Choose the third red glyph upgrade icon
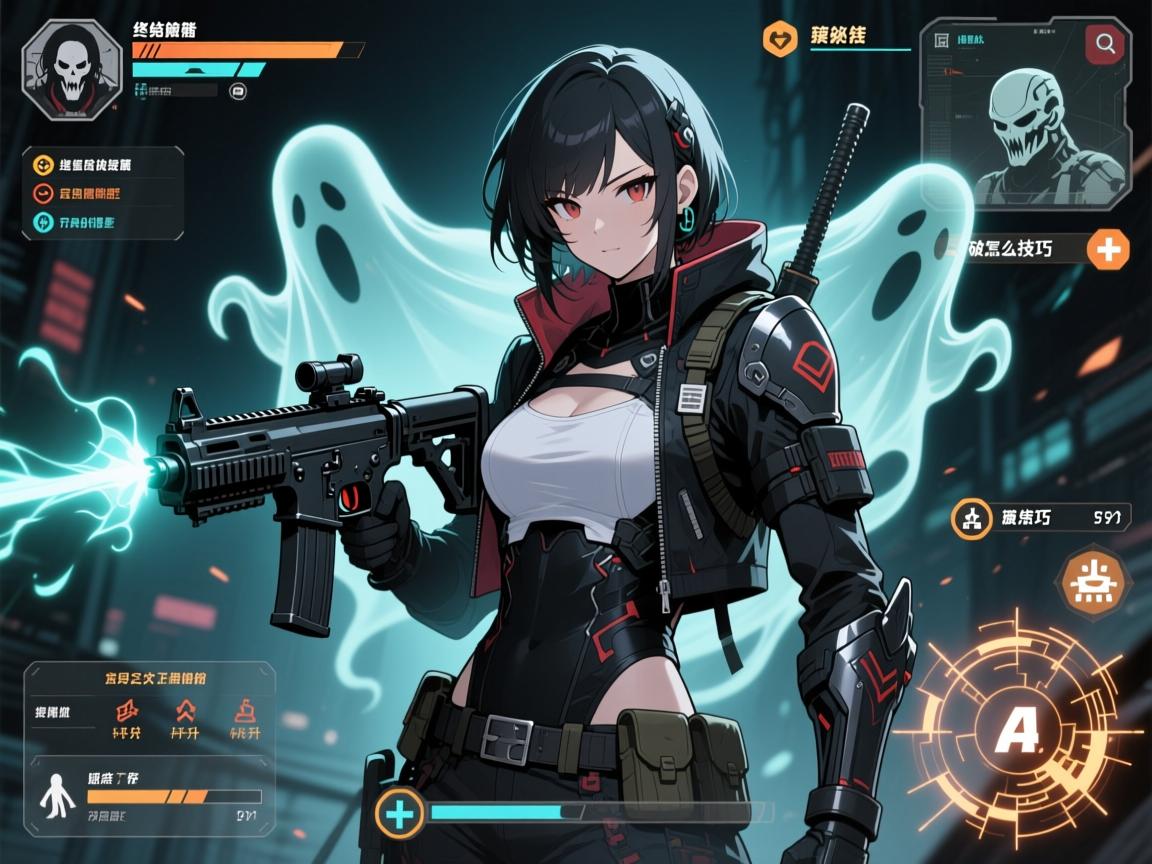Image resolution: width=1152 pixels, height=864 pixels. (244, 712)
